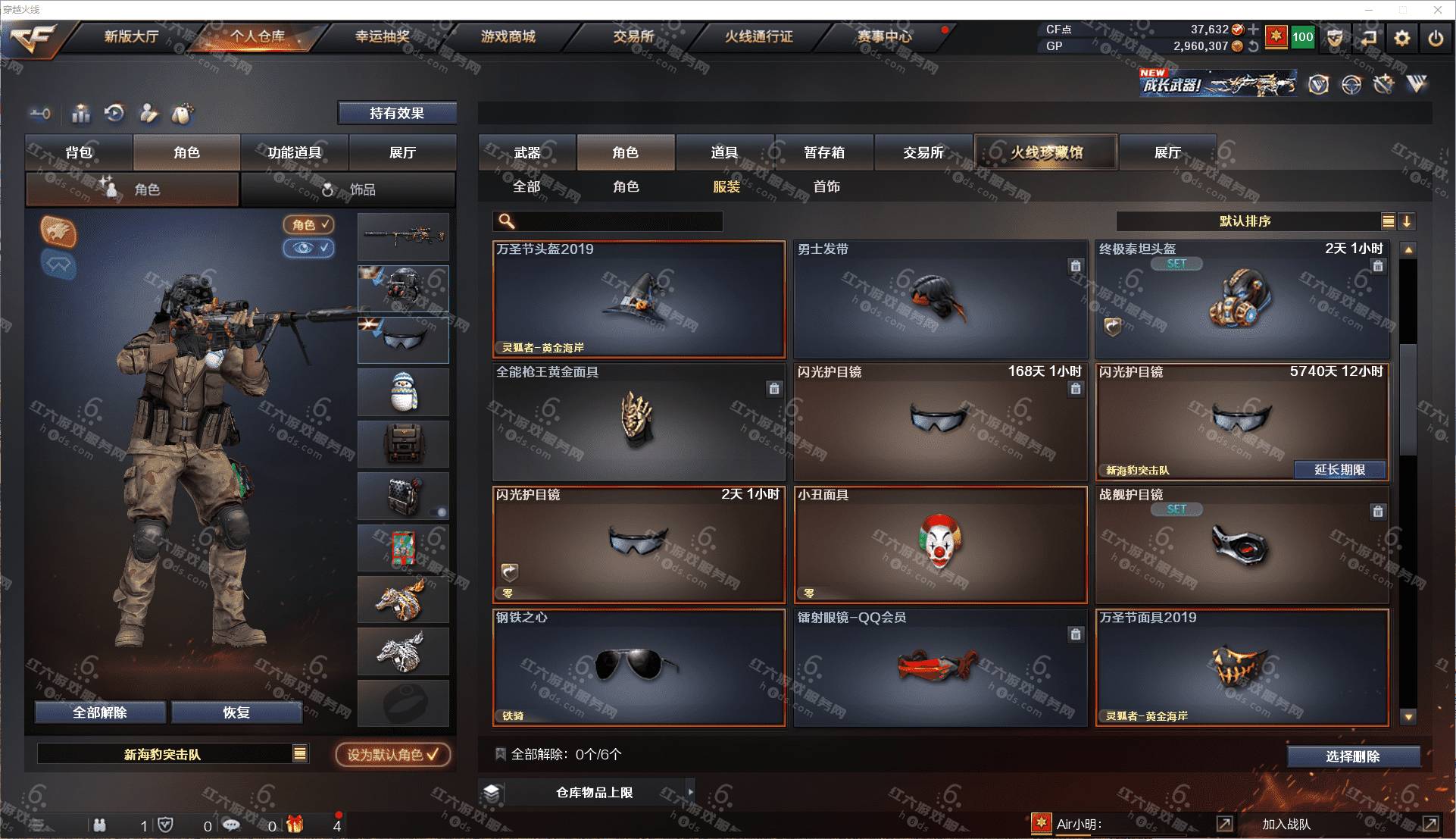
Task: Click the 选择删除 delete button
Action: (1352, 756)
